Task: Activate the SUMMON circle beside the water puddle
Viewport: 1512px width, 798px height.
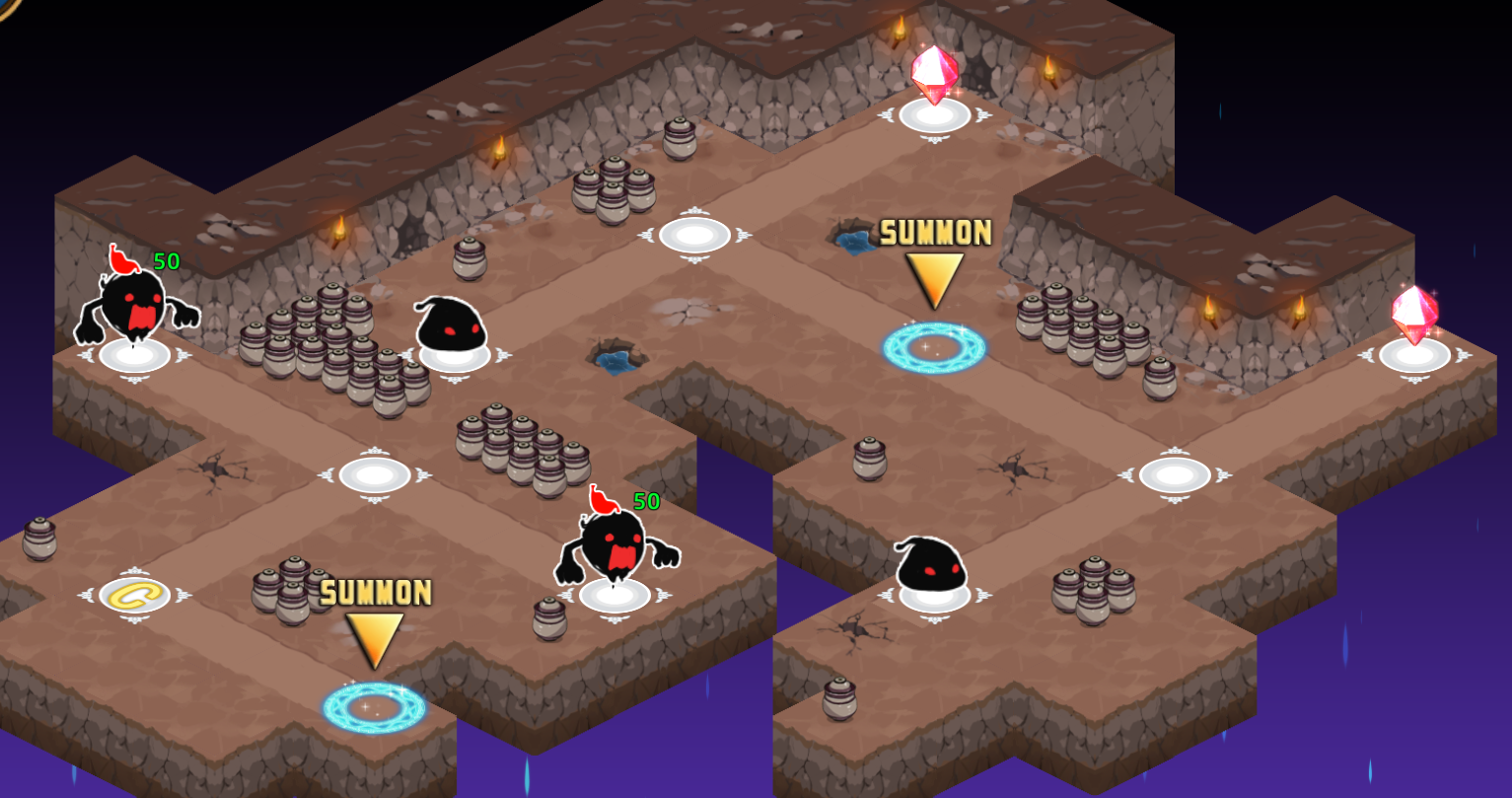Action: [933, 347]
